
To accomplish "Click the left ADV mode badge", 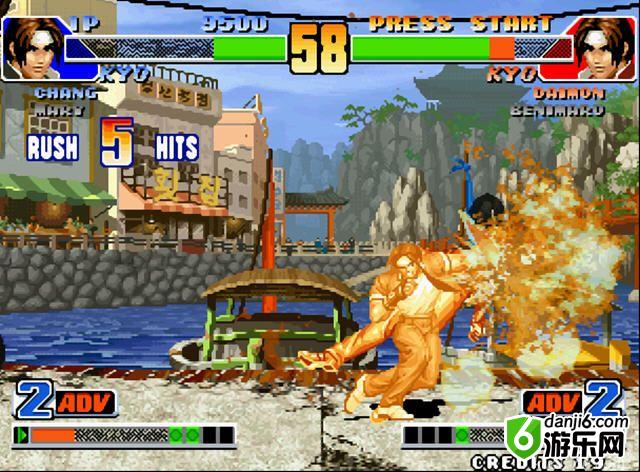I will coord(86,403).
